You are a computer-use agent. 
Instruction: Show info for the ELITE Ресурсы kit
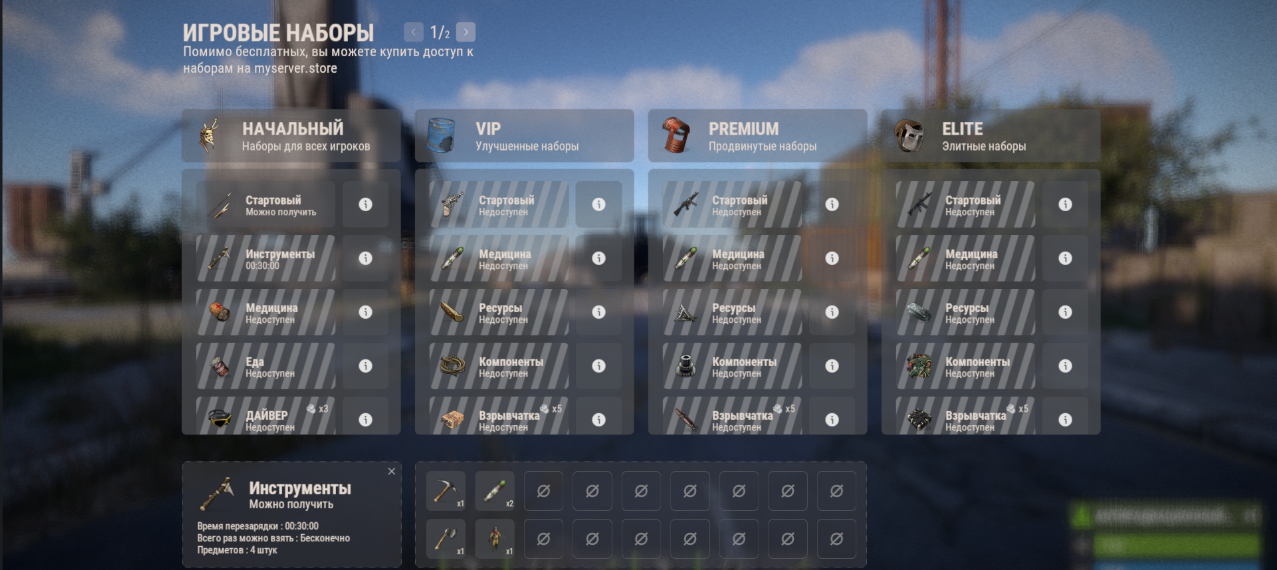[x=1064, y=312]
